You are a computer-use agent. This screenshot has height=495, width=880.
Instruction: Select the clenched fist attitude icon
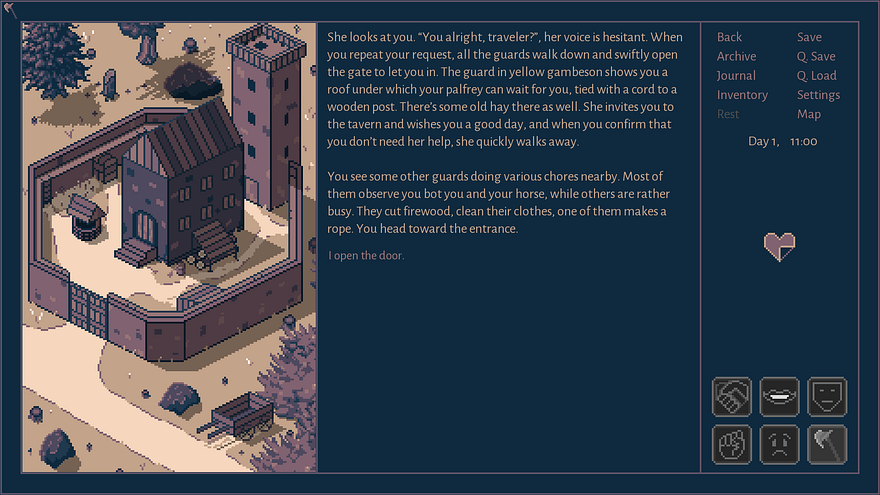731,444
